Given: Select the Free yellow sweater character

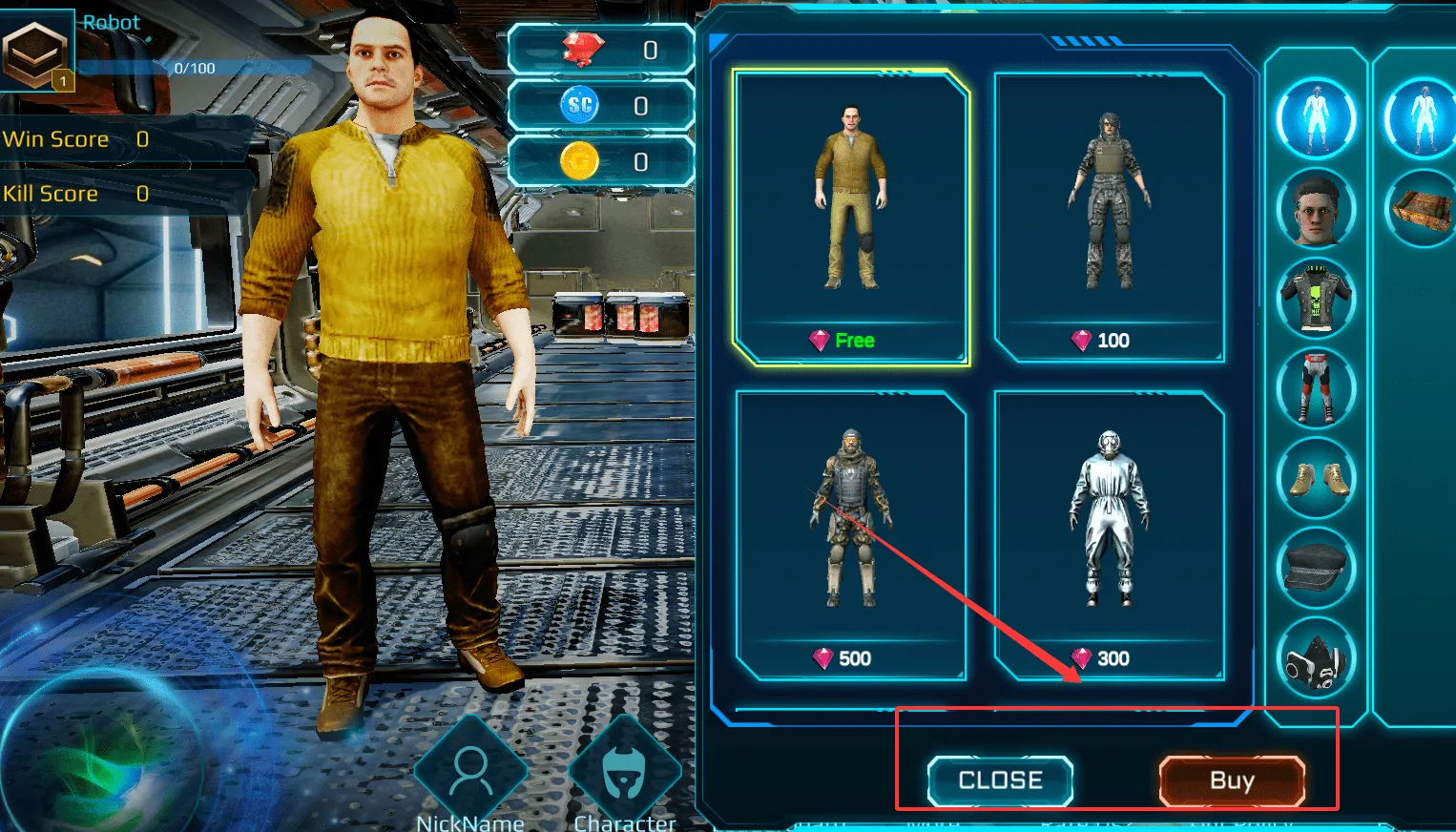Looking at the screenshot, I should 851,218.
